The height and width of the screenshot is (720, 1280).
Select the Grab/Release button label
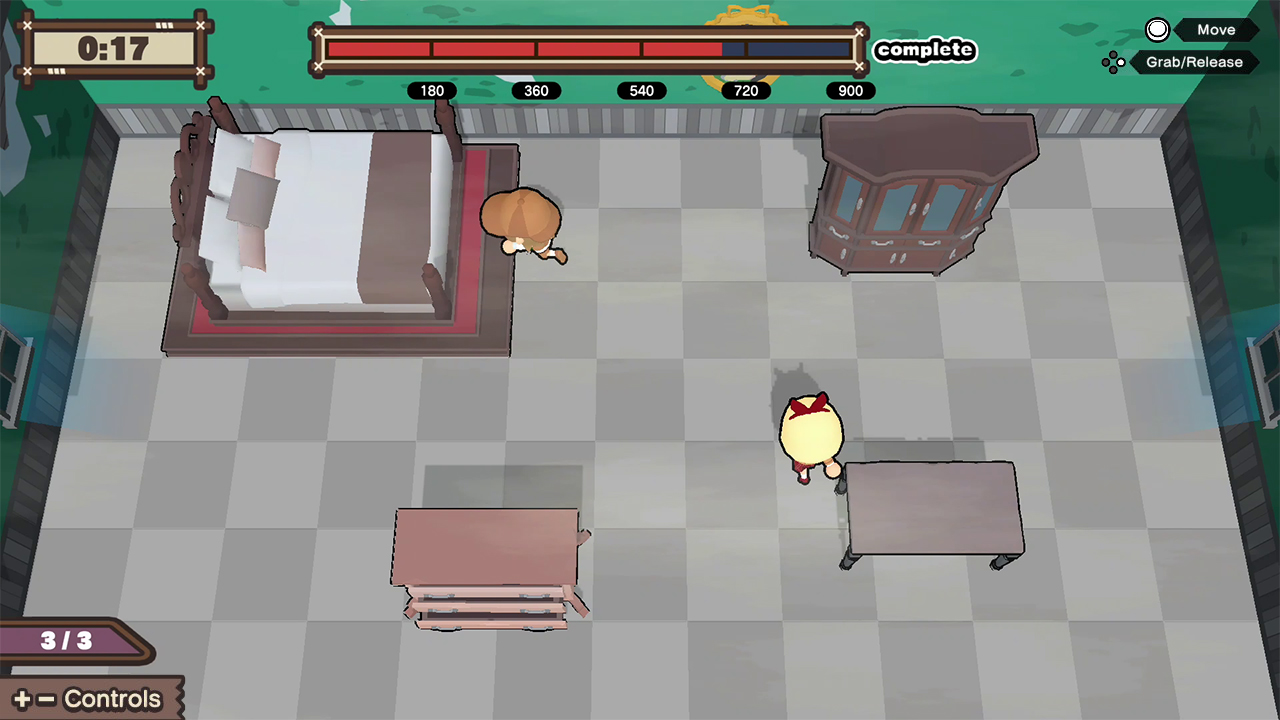(1193, 62)
